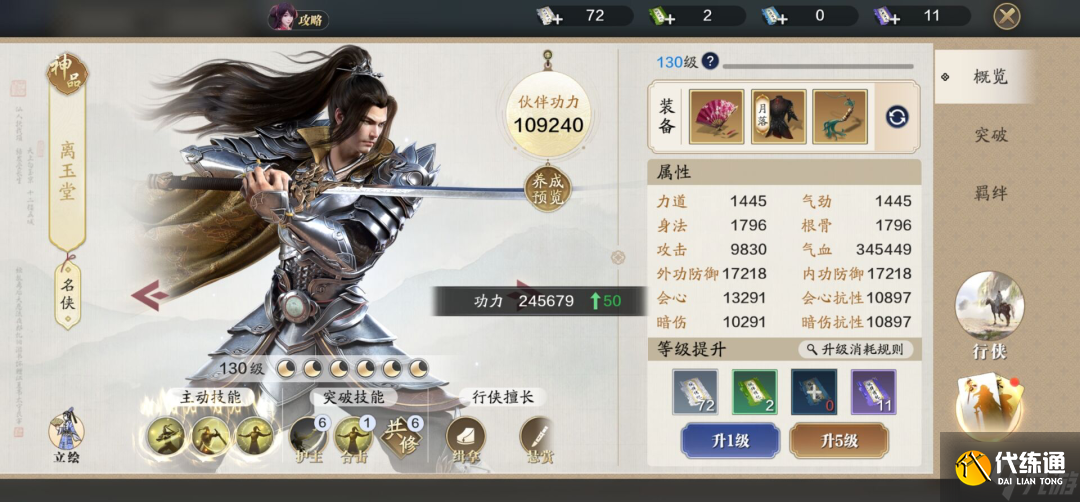Switch to the 突破 tab

coord(990,135)
